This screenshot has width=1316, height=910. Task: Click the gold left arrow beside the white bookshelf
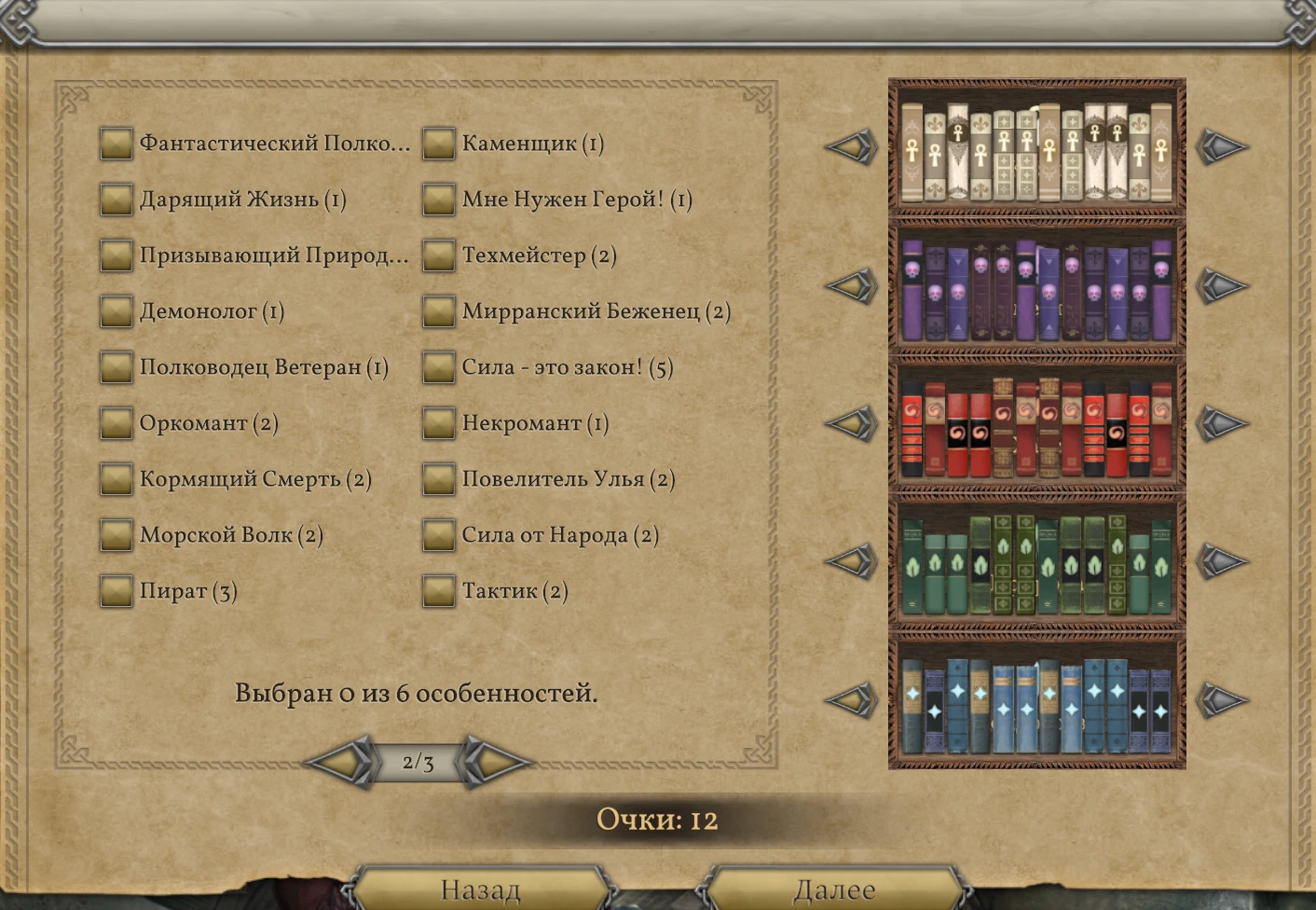(x=852, y=145)
